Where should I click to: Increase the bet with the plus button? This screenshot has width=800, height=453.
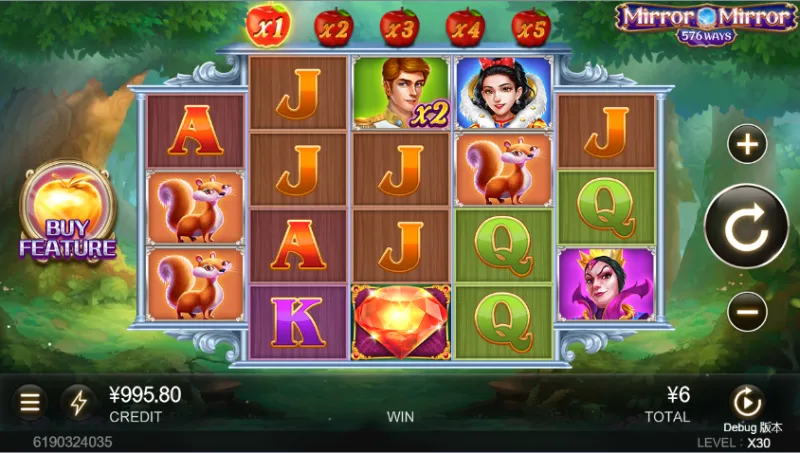click(747, 146)
